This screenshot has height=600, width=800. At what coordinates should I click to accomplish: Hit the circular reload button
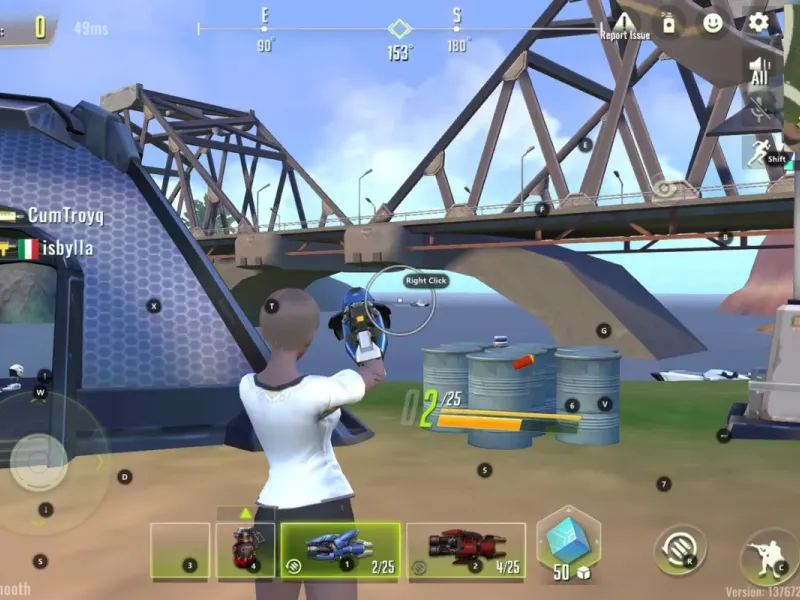pos(680,549)
